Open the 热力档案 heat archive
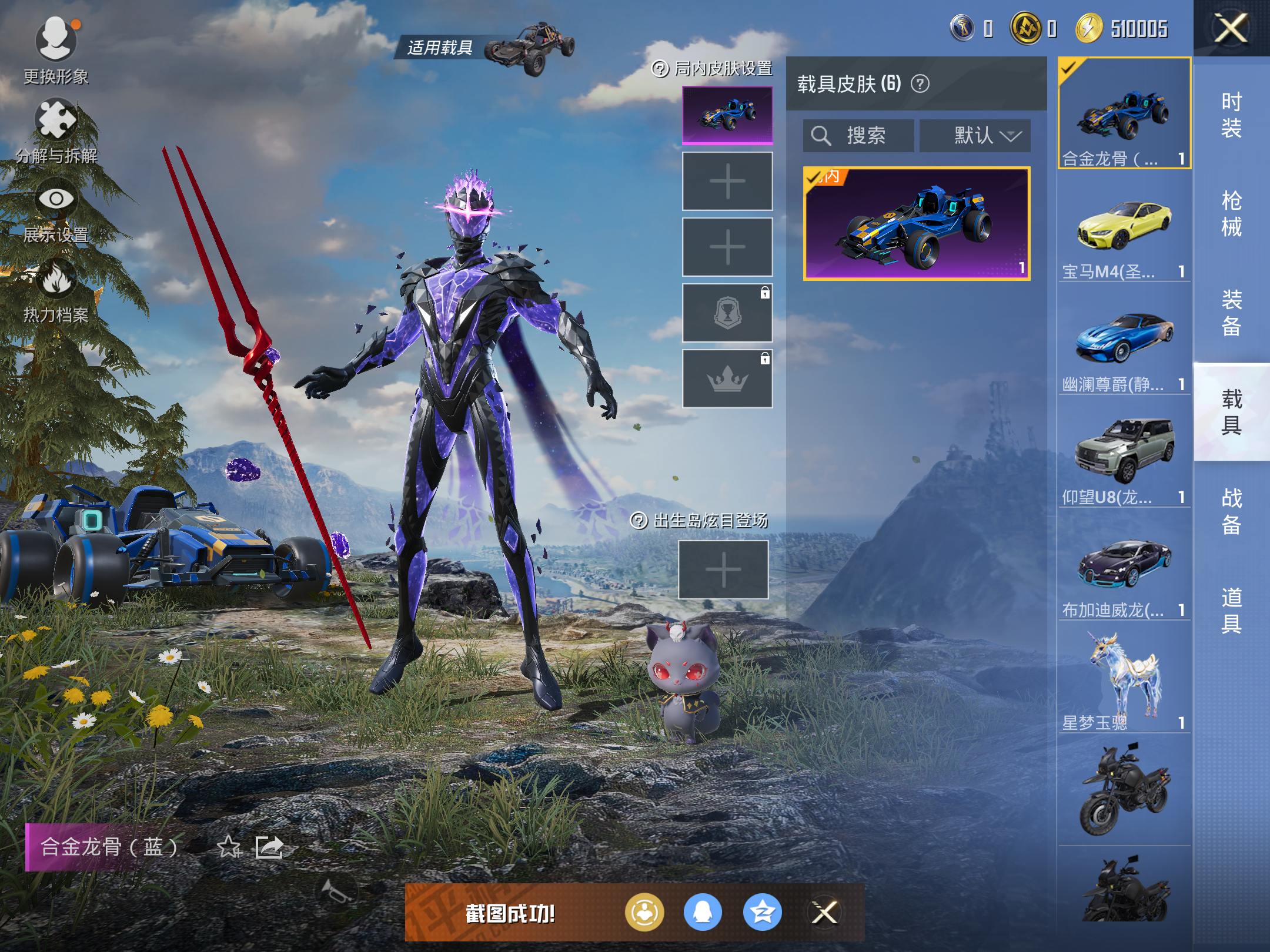This screenshot has height=952, width=1270. click(x=56, y=289)
